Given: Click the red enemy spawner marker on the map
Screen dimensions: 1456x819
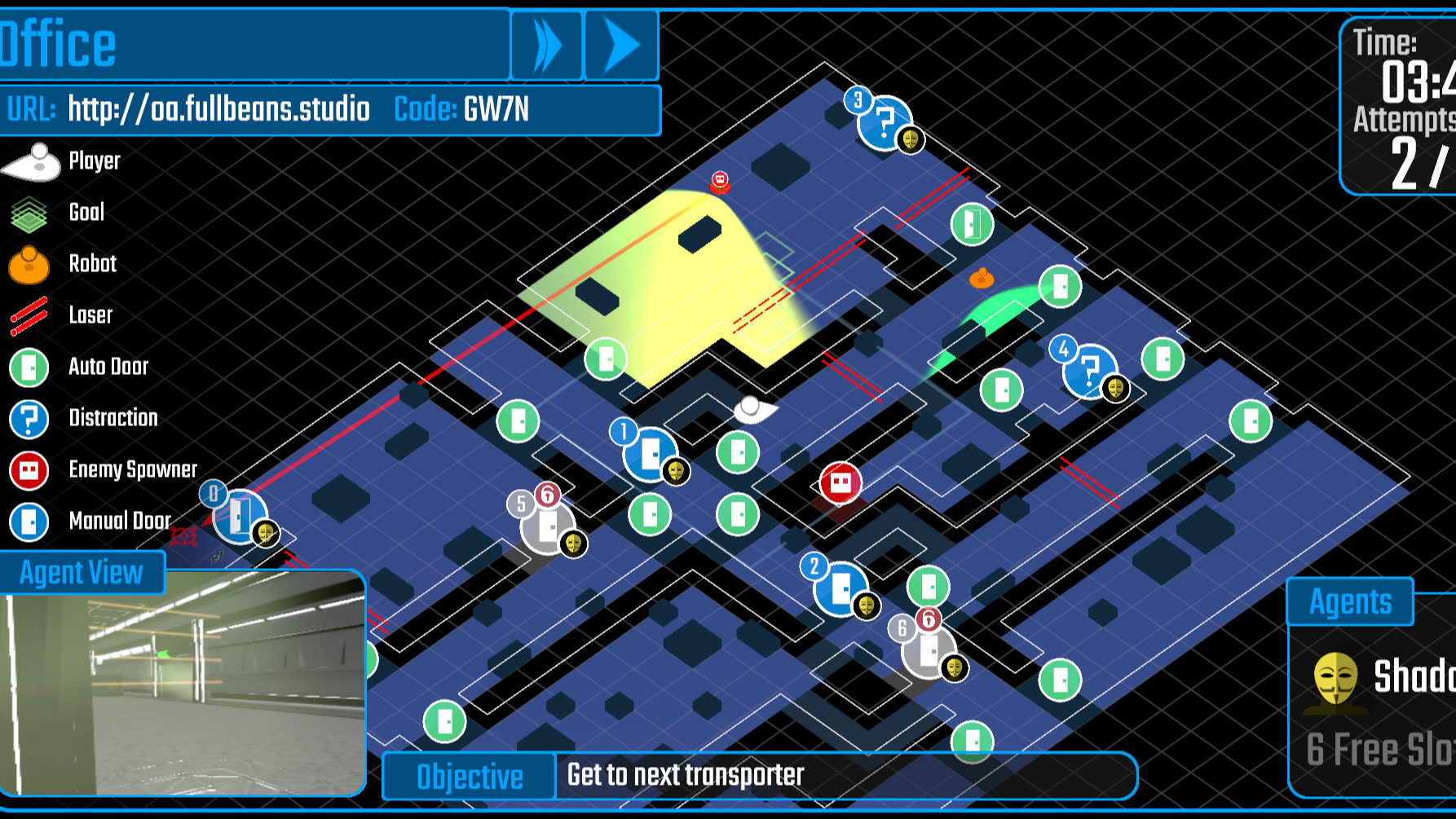Looking at the screenshot, I should pos(841,483).
